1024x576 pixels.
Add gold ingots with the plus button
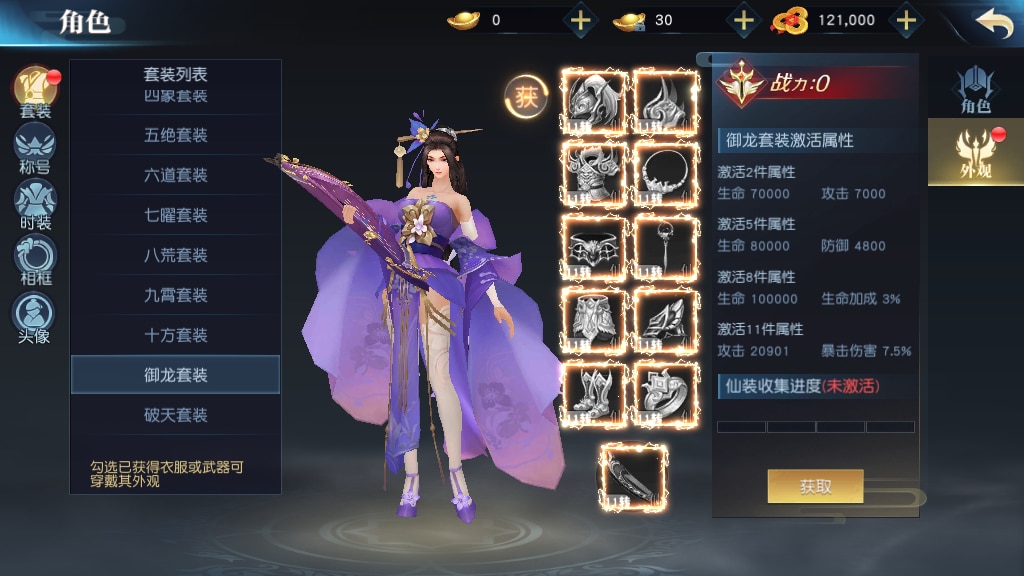click(581, 20)
